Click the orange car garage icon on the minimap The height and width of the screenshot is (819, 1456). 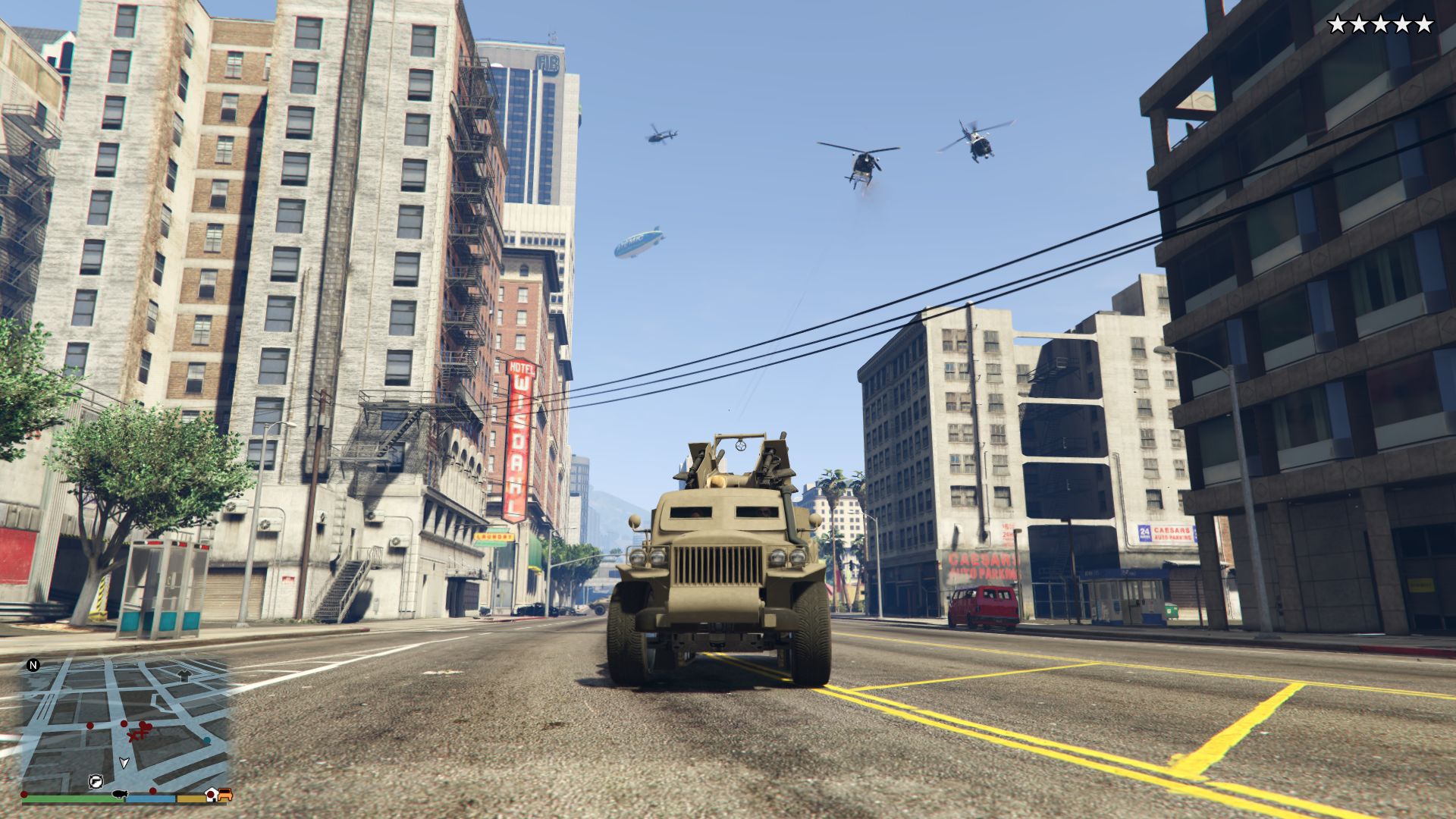(227, 795)
